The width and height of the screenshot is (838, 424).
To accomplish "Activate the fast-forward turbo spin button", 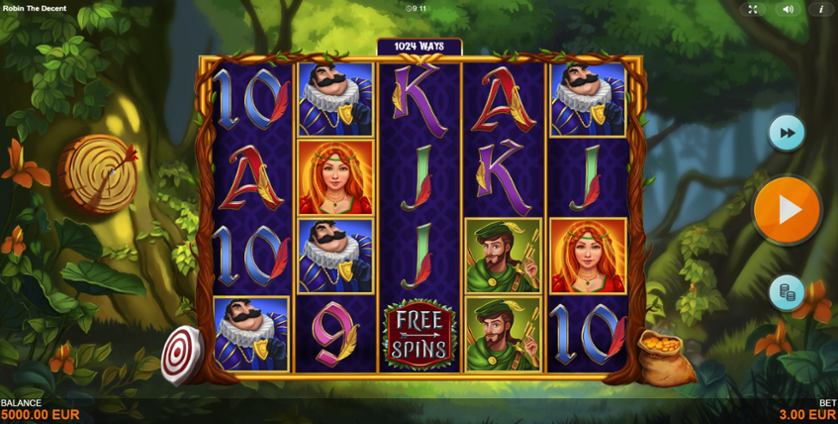I will click(786, 133).
